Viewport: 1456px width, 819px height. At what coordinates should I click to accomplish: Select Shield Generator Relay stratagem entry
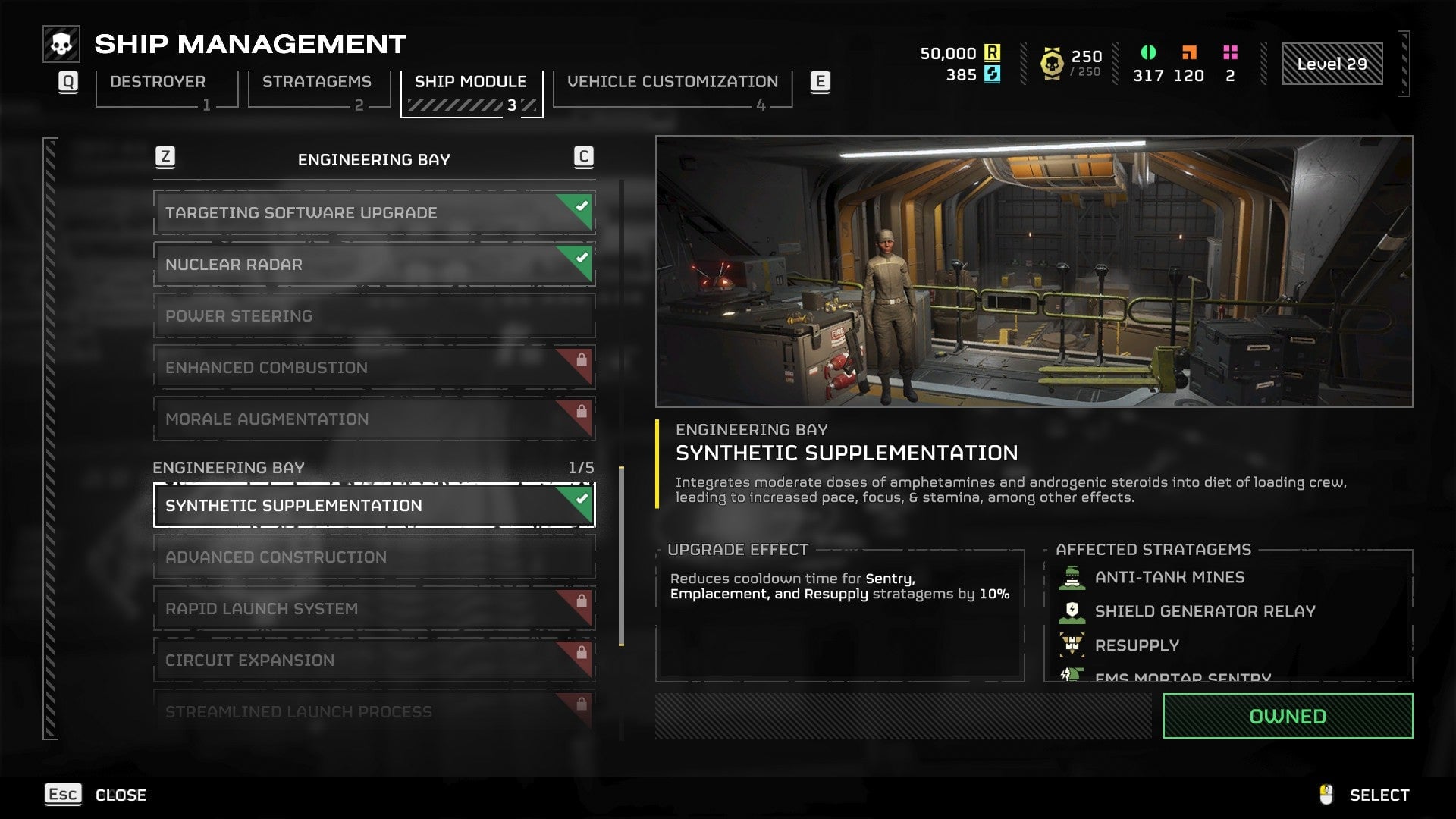coord(1204,612)
